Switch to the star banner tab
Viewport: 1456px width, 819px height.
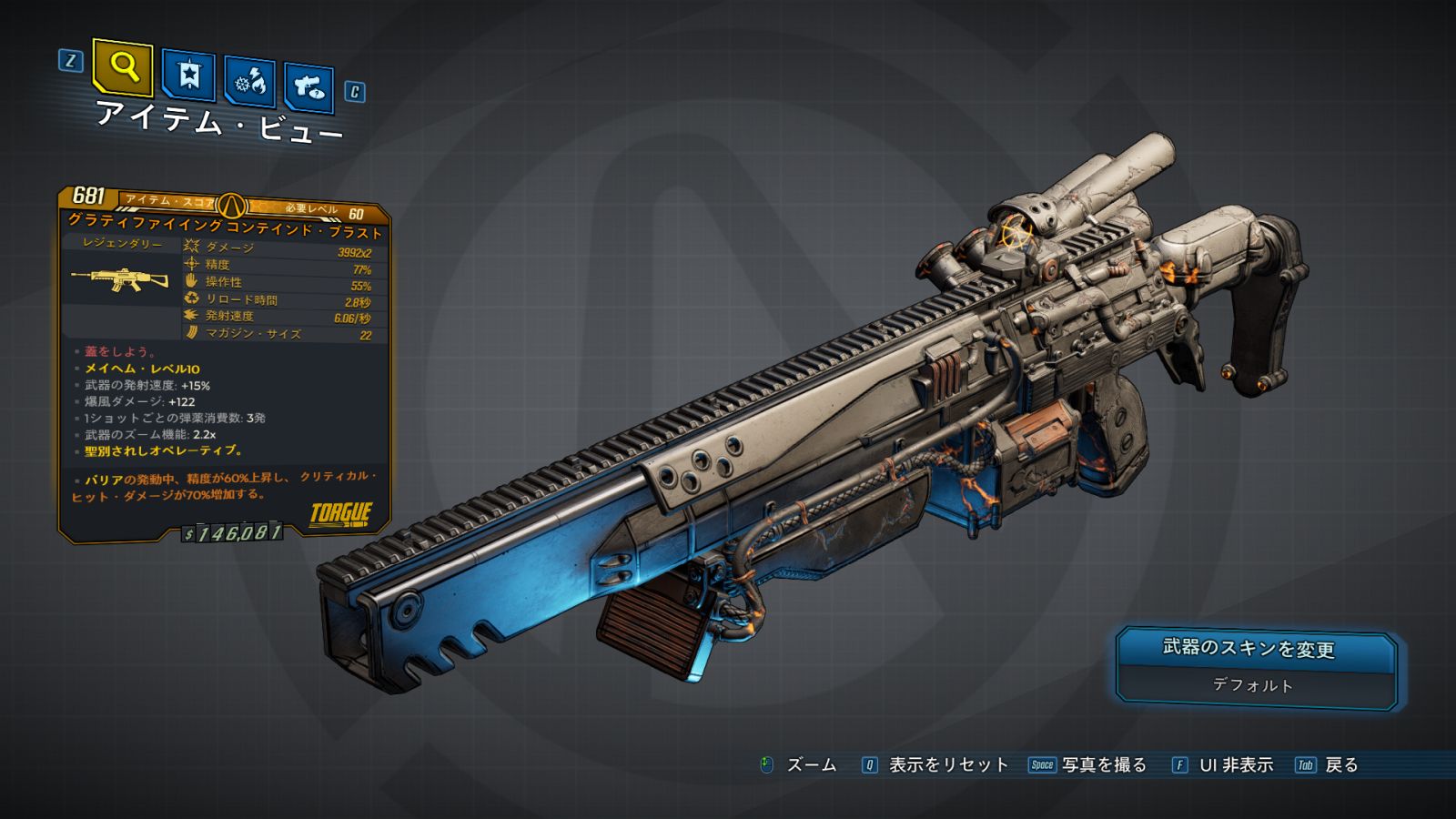(188, 76)
